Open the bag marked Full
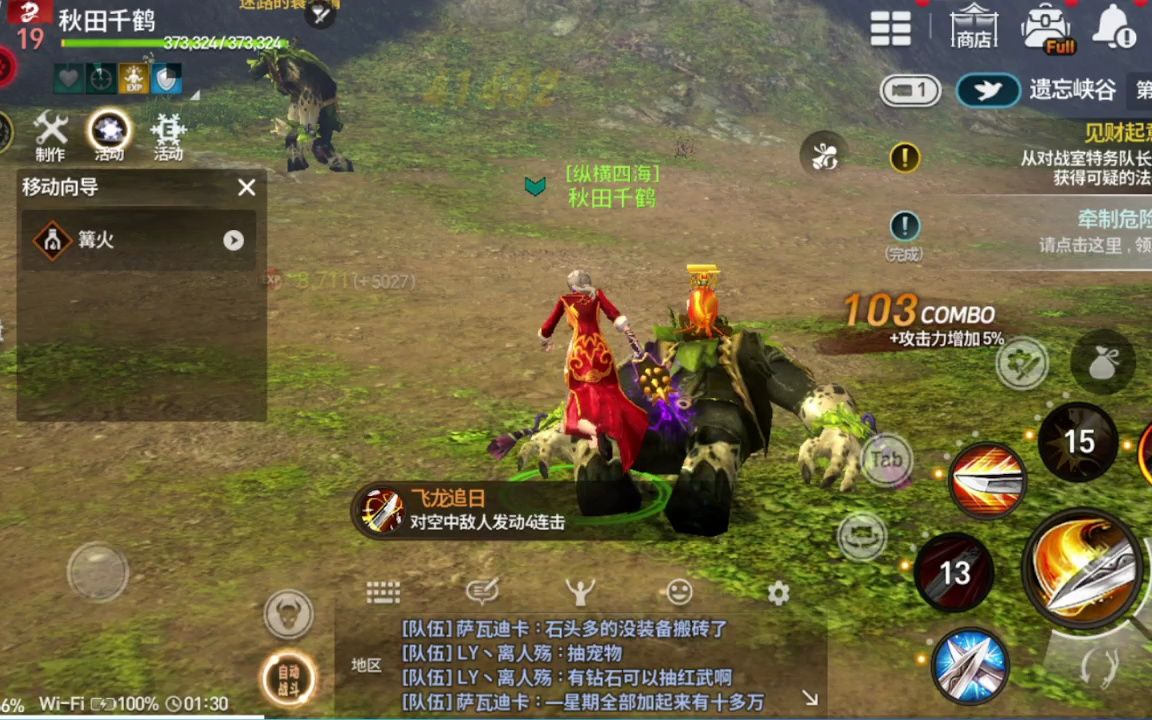Image resolution: width=1152 pixels, height=720 pixels. [1046, 28]
